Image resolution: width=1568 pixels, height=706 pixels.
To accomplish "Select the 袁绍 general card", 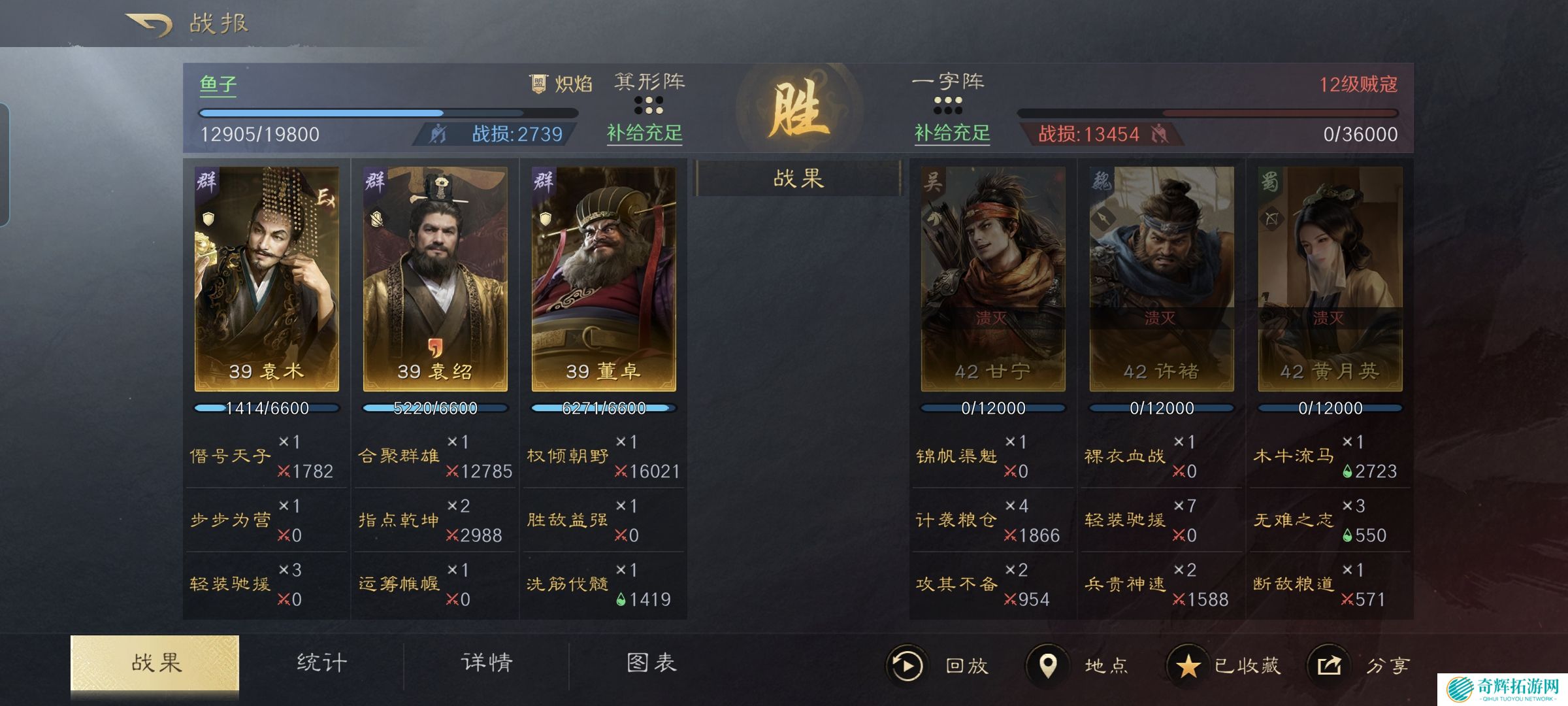I will [x=435, y=279].
